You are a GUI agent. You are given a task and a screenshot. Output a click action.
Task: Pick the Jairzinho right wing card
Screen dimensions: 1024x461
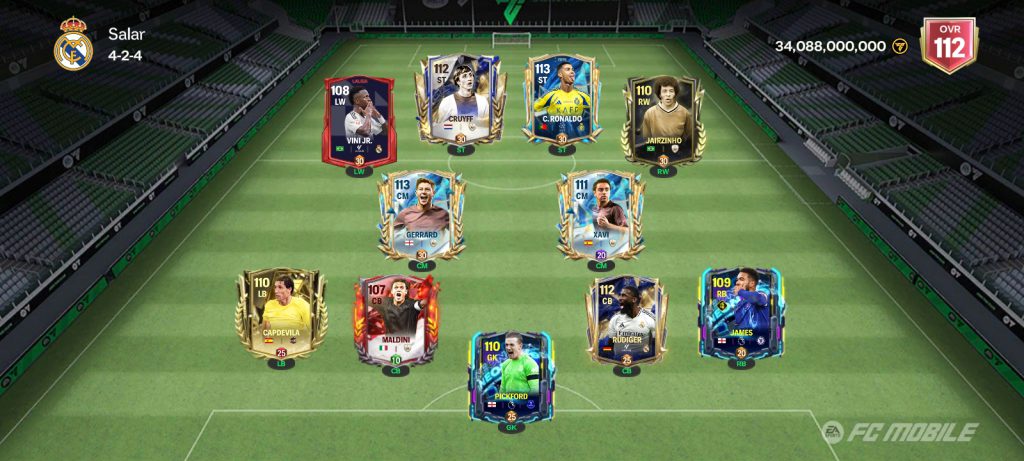point(664,118)
